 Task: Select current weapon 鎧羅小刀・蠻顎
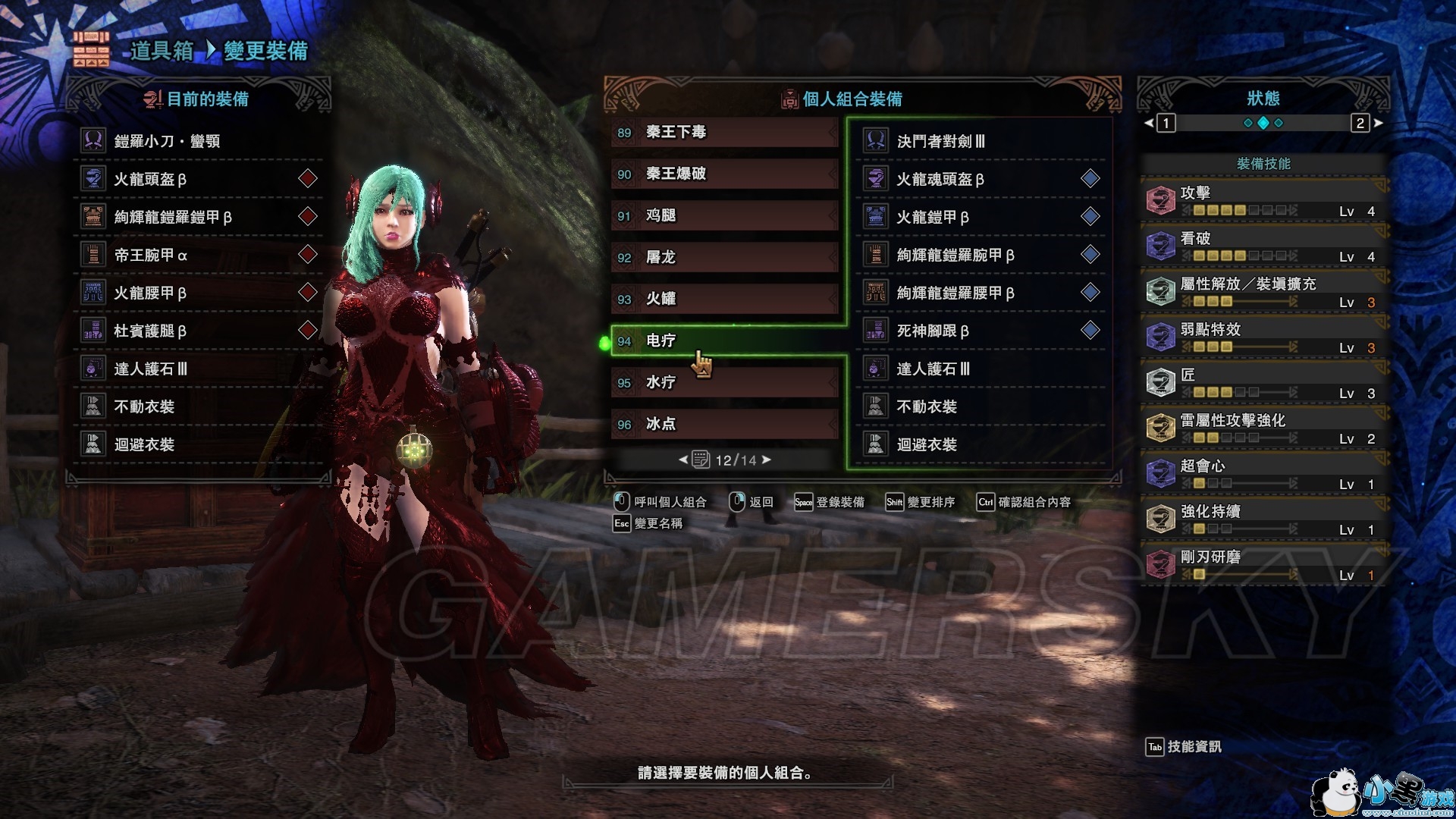click(x=199, y=141)
